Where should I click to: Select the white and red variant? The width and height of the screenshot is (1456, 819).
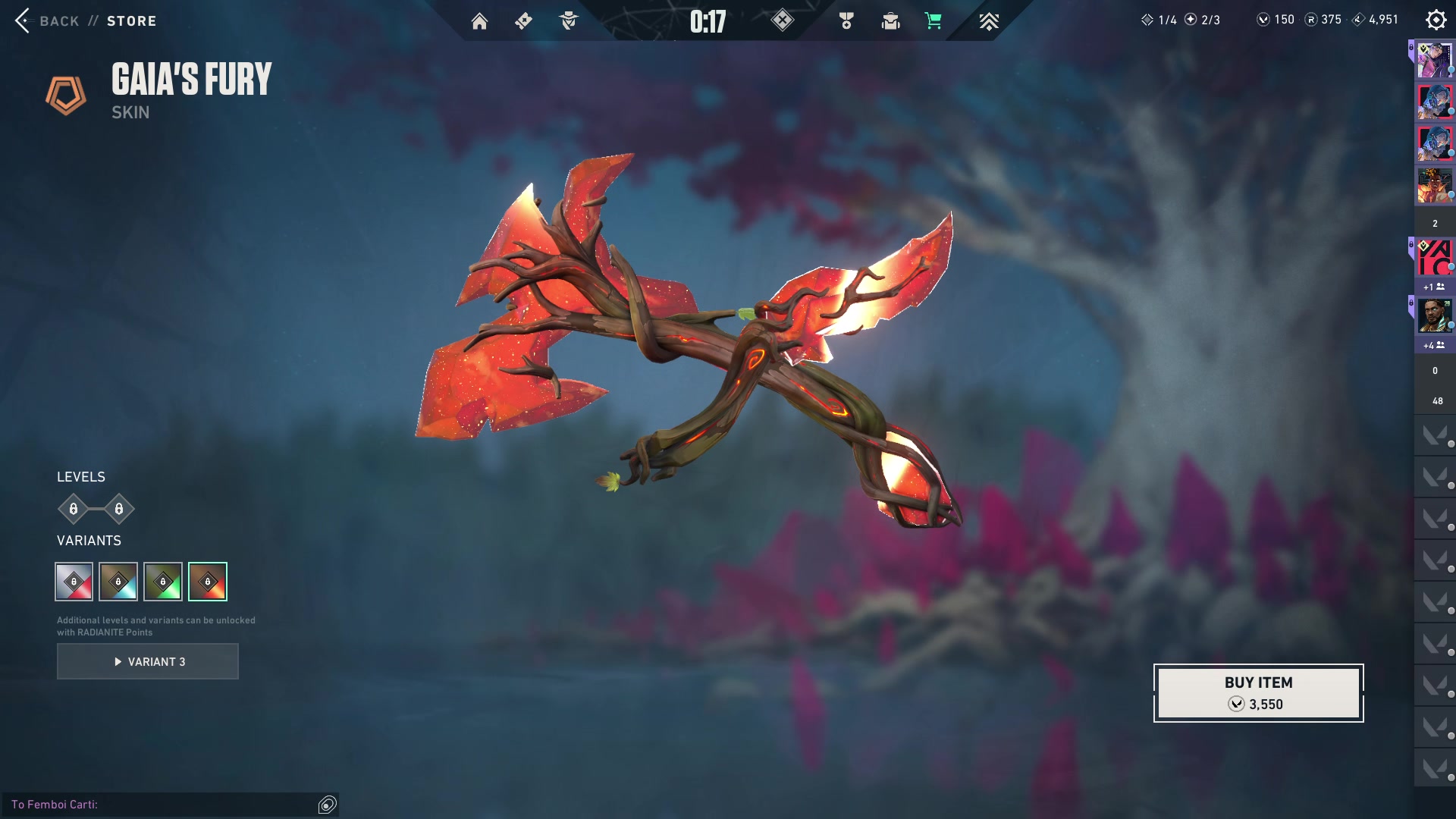point(74,582)
